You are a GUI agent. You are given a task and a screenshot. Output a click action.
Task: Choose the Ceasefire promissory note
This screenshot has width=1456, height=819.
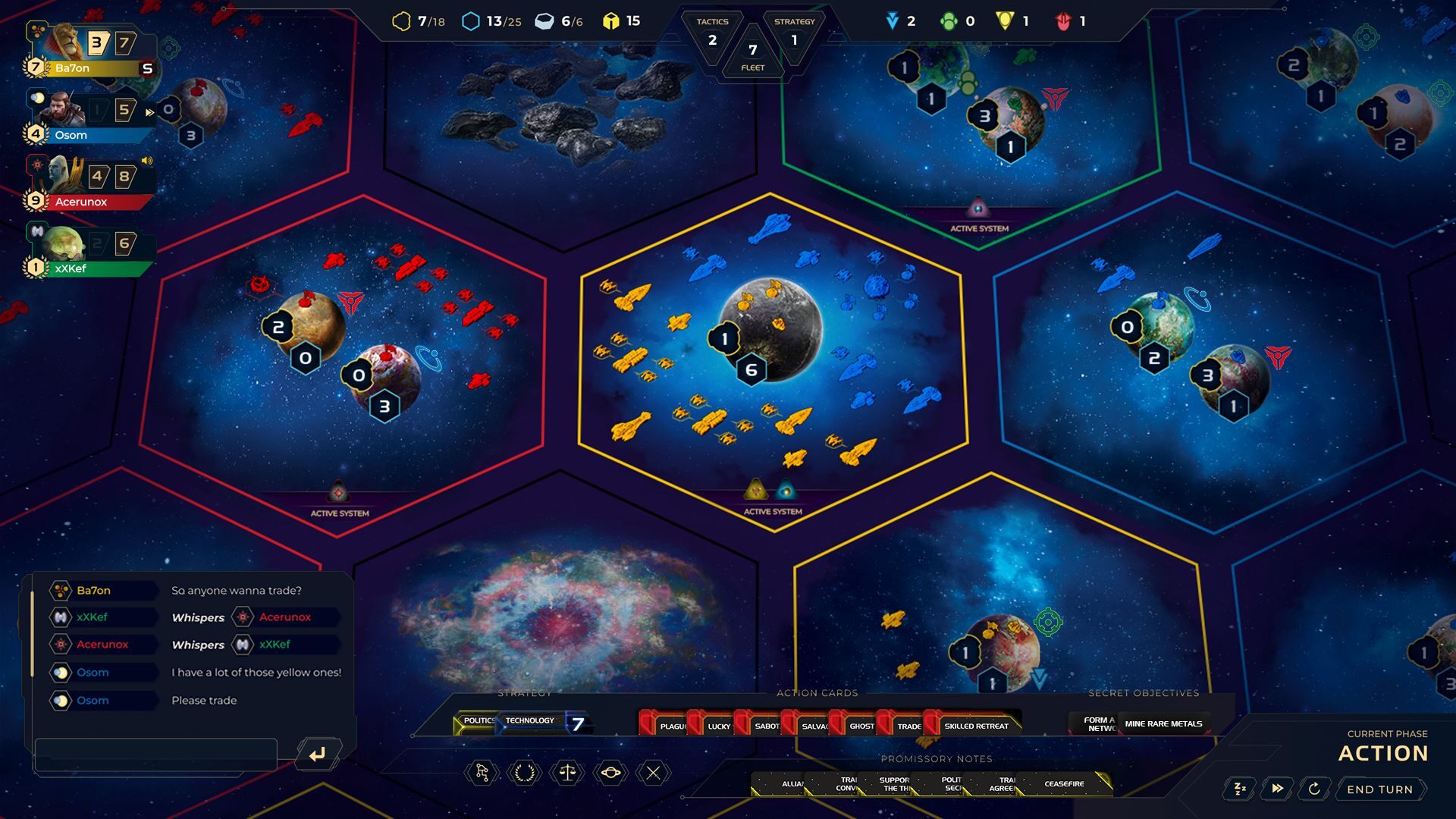1064,783
